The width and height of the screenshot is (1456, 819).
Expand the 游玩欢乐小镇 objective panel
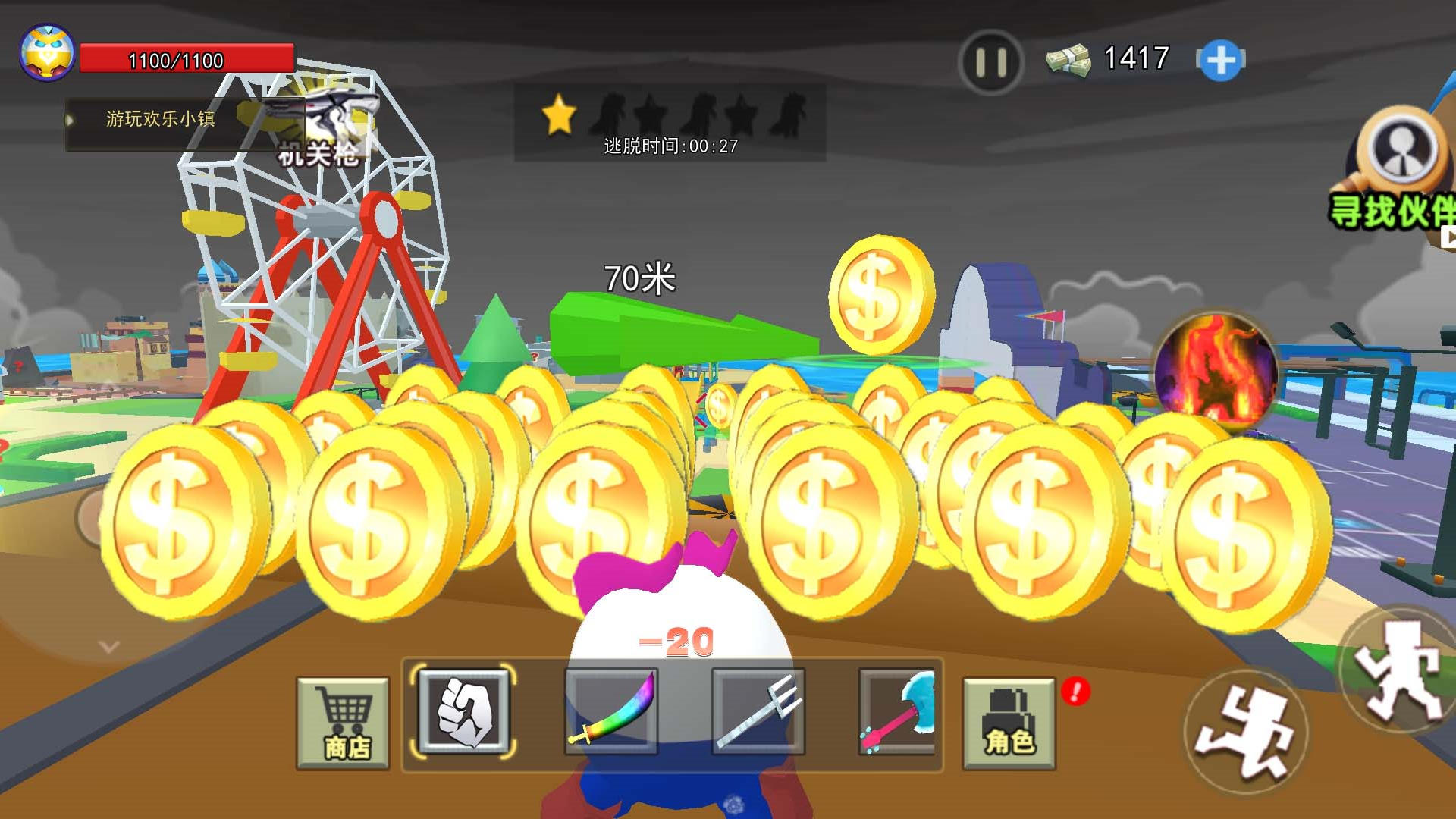tap(70, 120)
